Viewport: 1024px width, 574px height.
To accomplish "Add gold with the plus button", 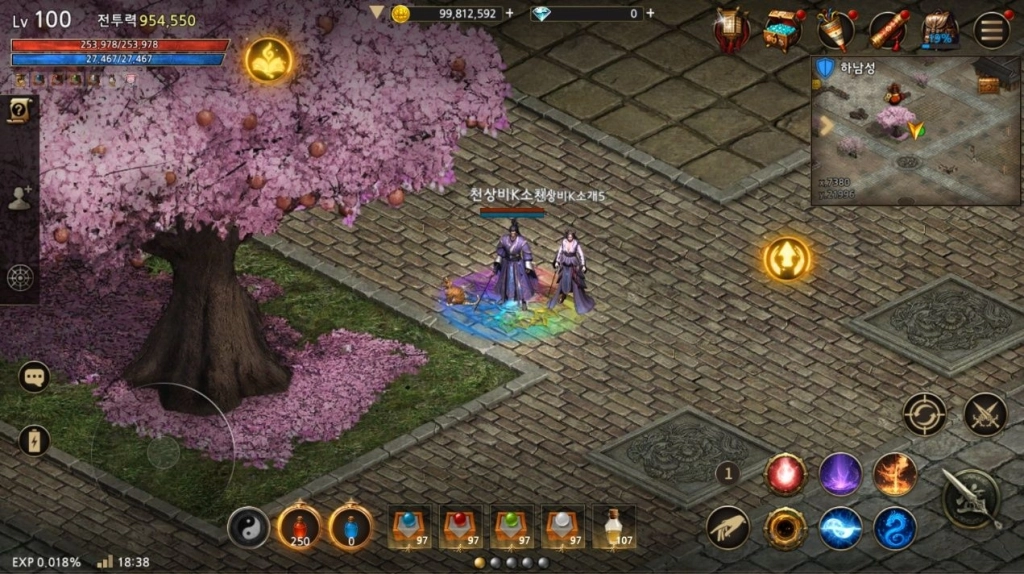I will coord(510,13).
